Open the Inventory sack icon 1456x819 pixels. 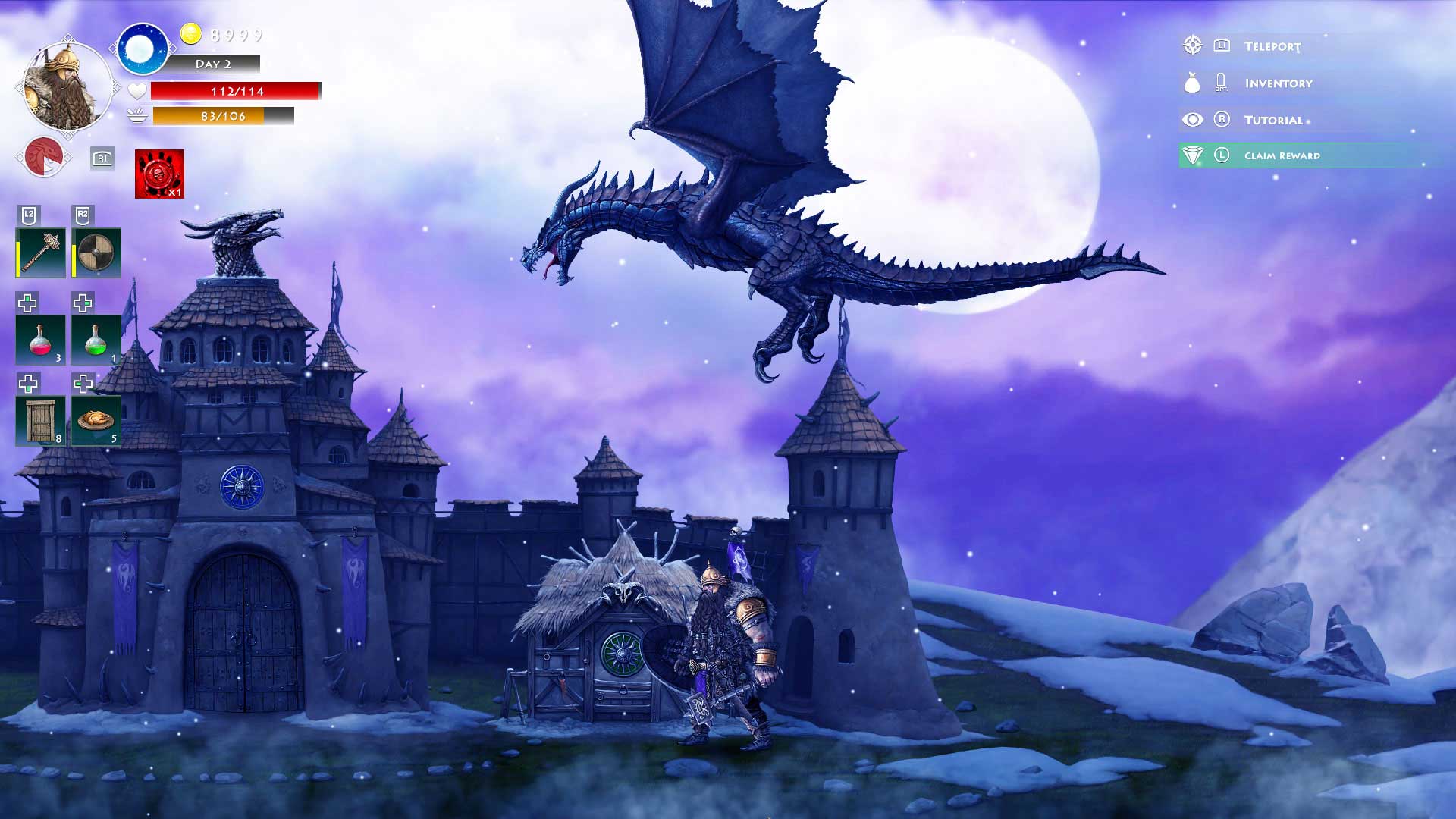point(1193,83)
